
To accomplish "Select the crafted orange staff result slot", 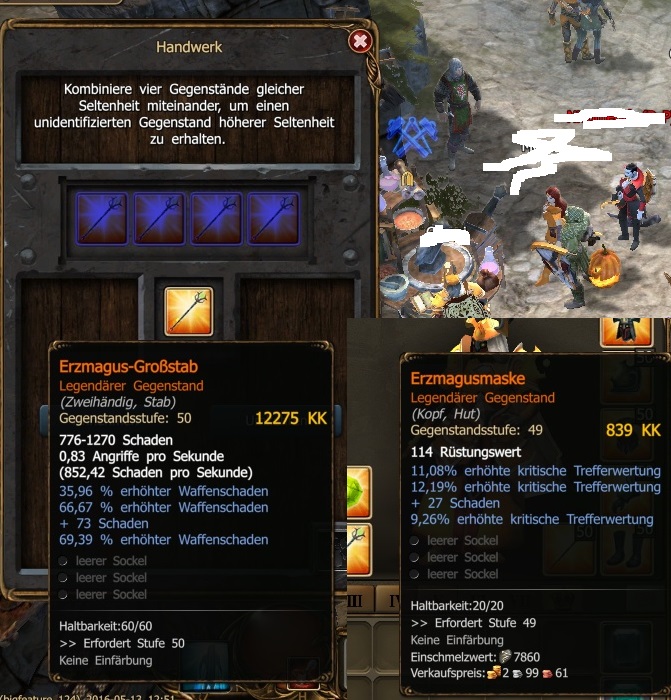I will [188, 311].
